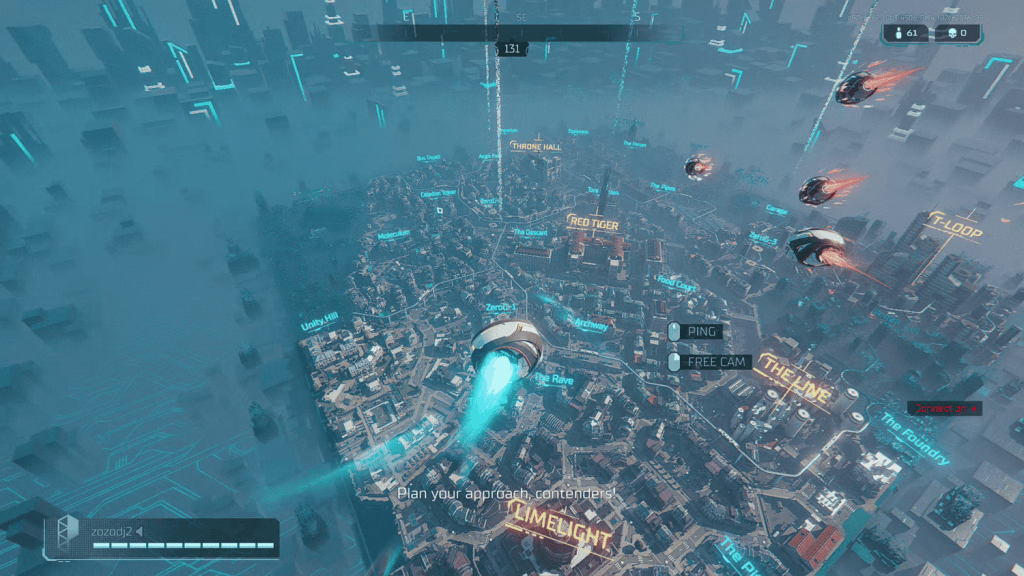Screen dimensions: 1024x576
Task: Select the THRONE HALL location marker
Action: [536, 146]
